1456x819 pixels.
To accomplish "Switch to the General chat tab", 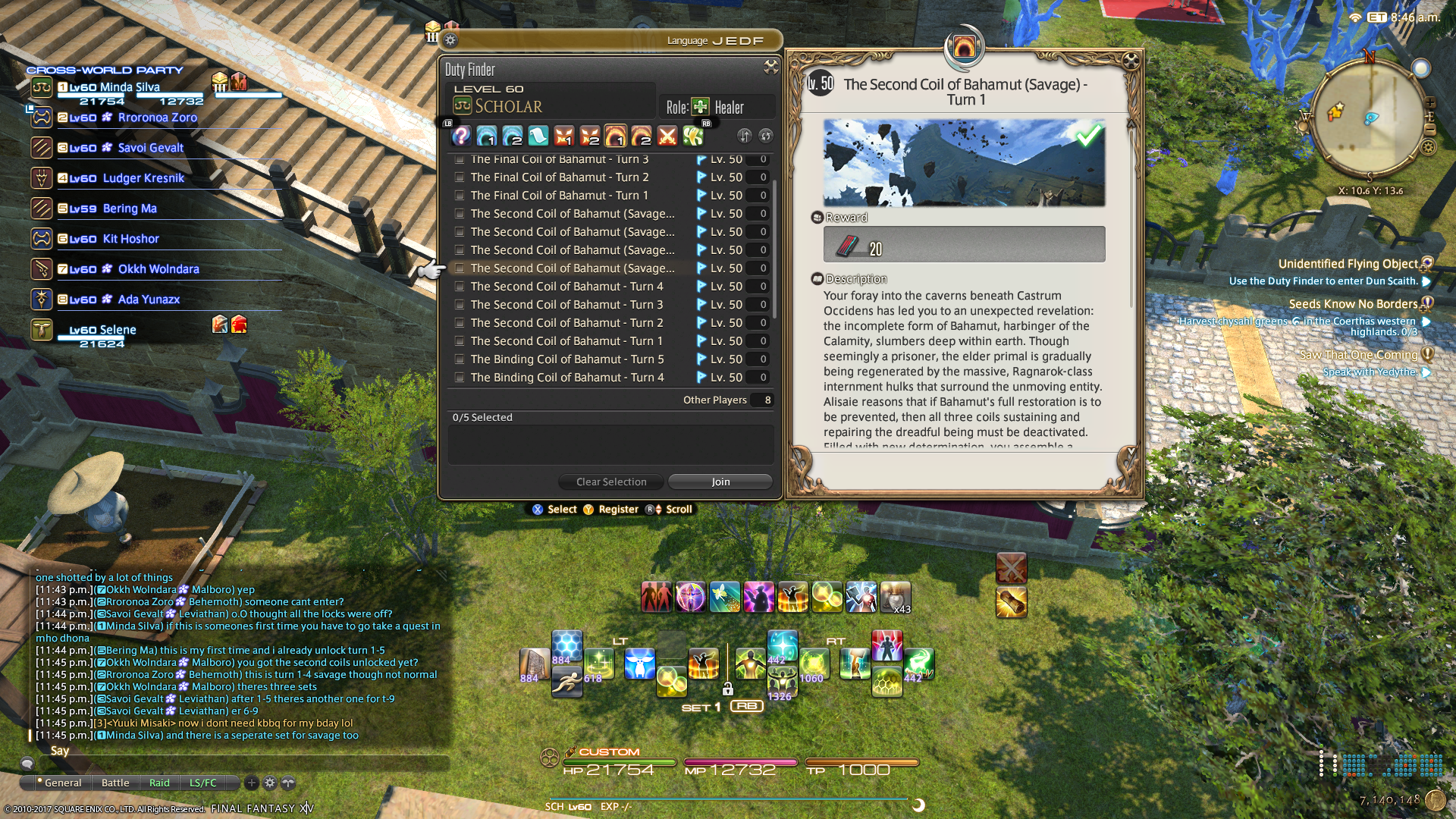I will (63, 783).
